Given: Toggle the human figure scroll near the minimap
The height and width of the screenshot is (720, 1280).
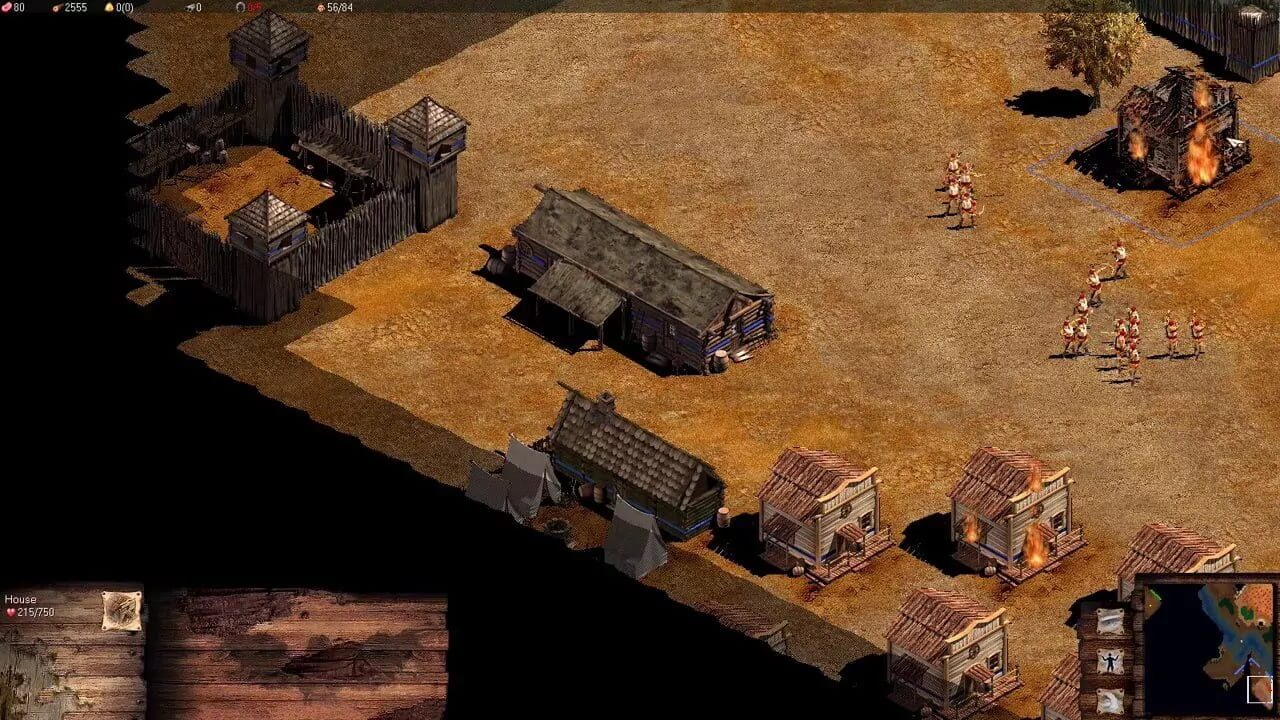Looking at the screenshot, I should pyautogui.click(x=1110, y=662).
